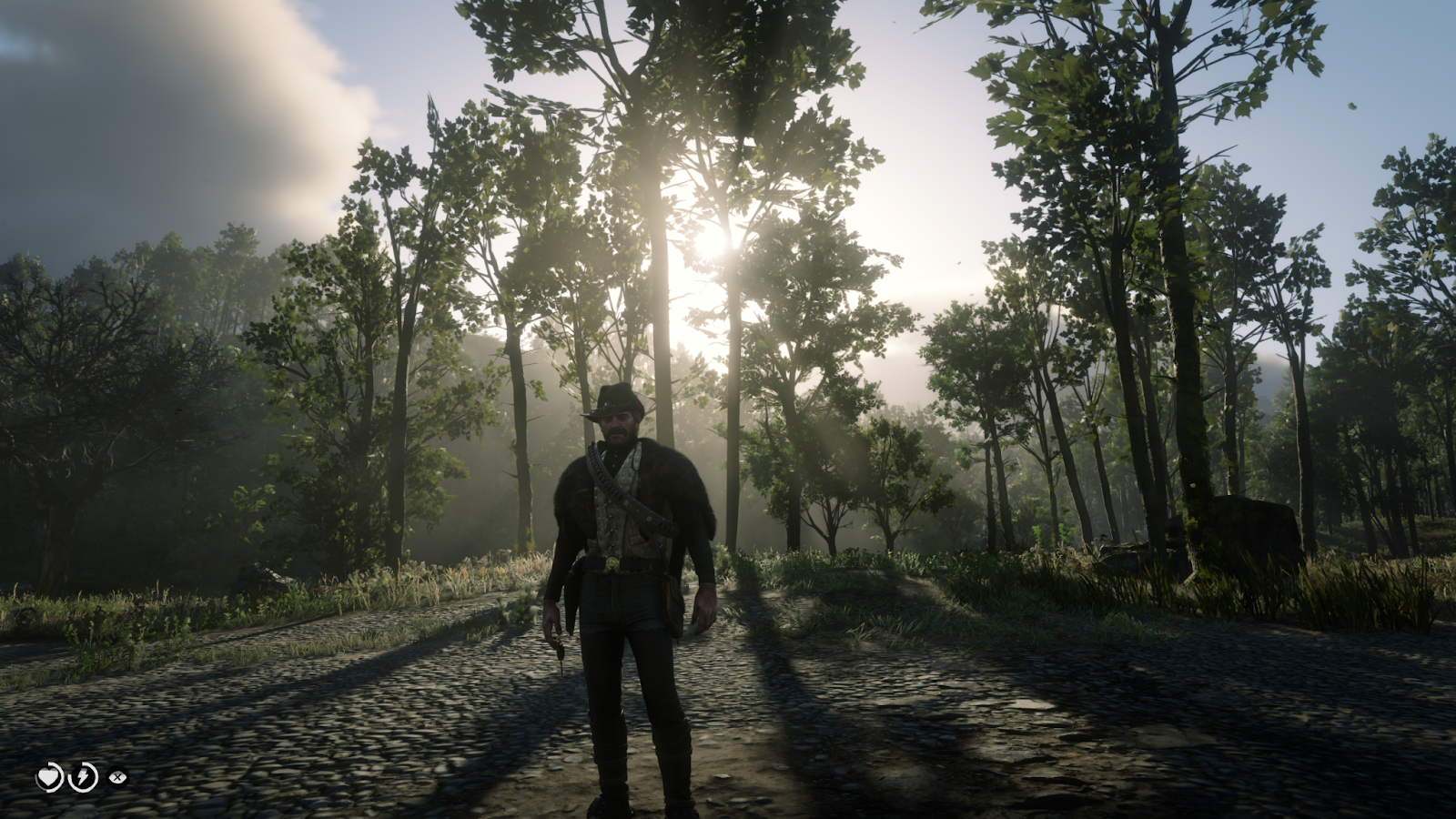Click the Dead Eye core eye icon
The width and height of the screenshot is (1456, 819).
point(117,777)
